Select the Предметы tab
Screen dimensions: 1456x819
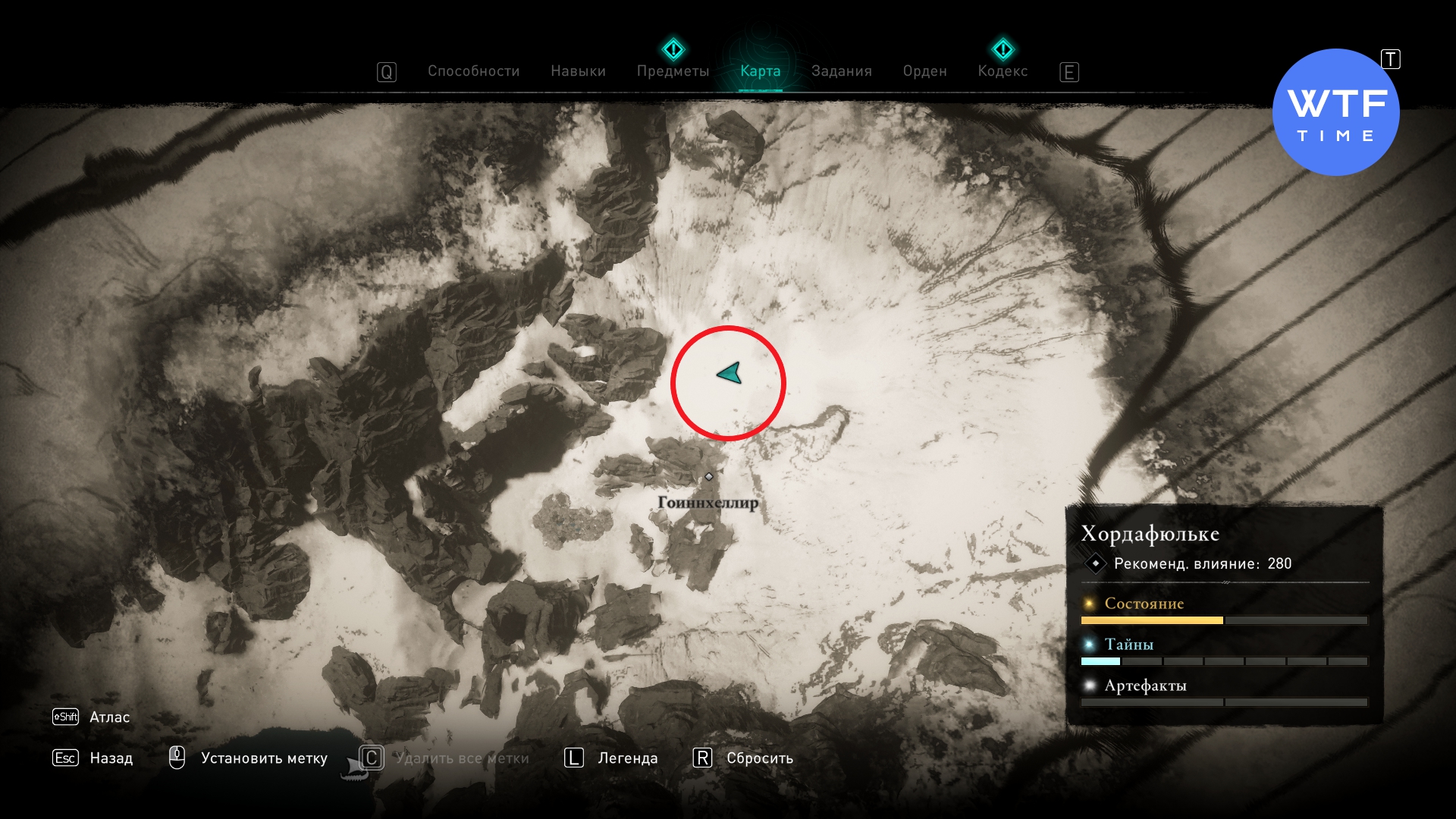tap(673, 71)
